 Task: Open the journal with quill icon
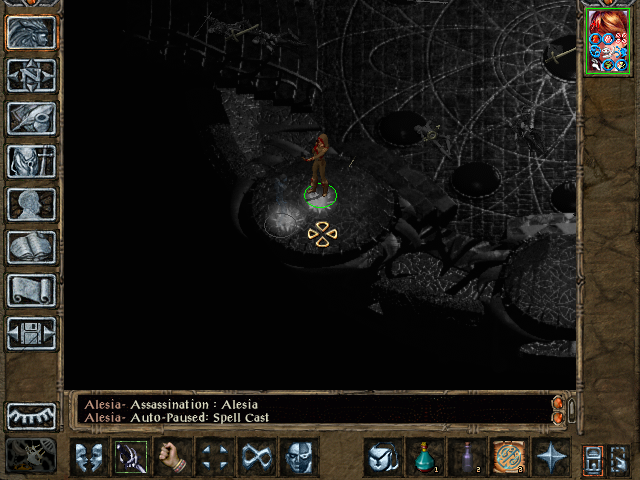coord(32,118)
